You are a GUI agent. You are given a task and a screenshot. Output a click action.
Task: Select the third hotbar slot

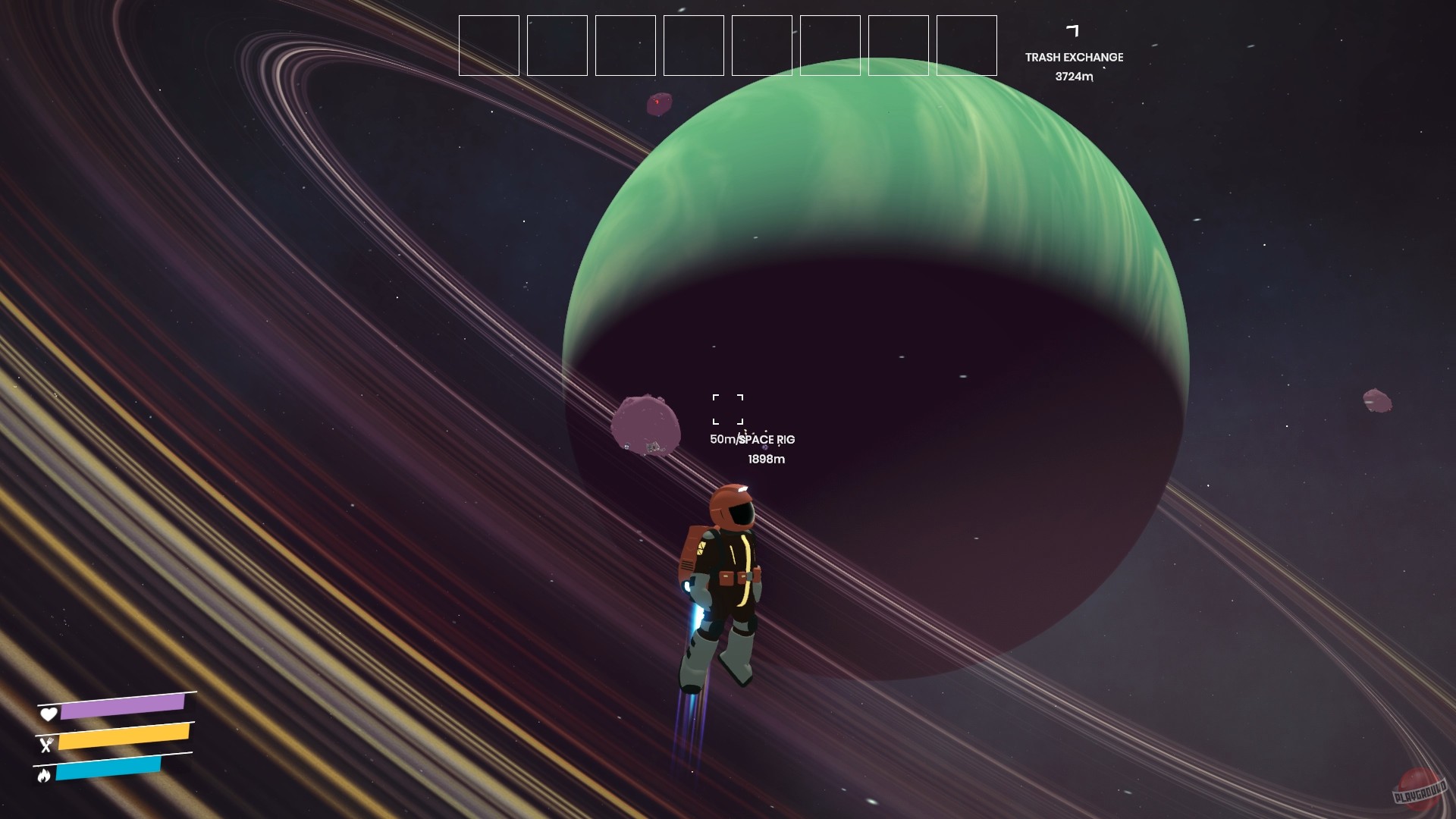(x=625, y=46)
